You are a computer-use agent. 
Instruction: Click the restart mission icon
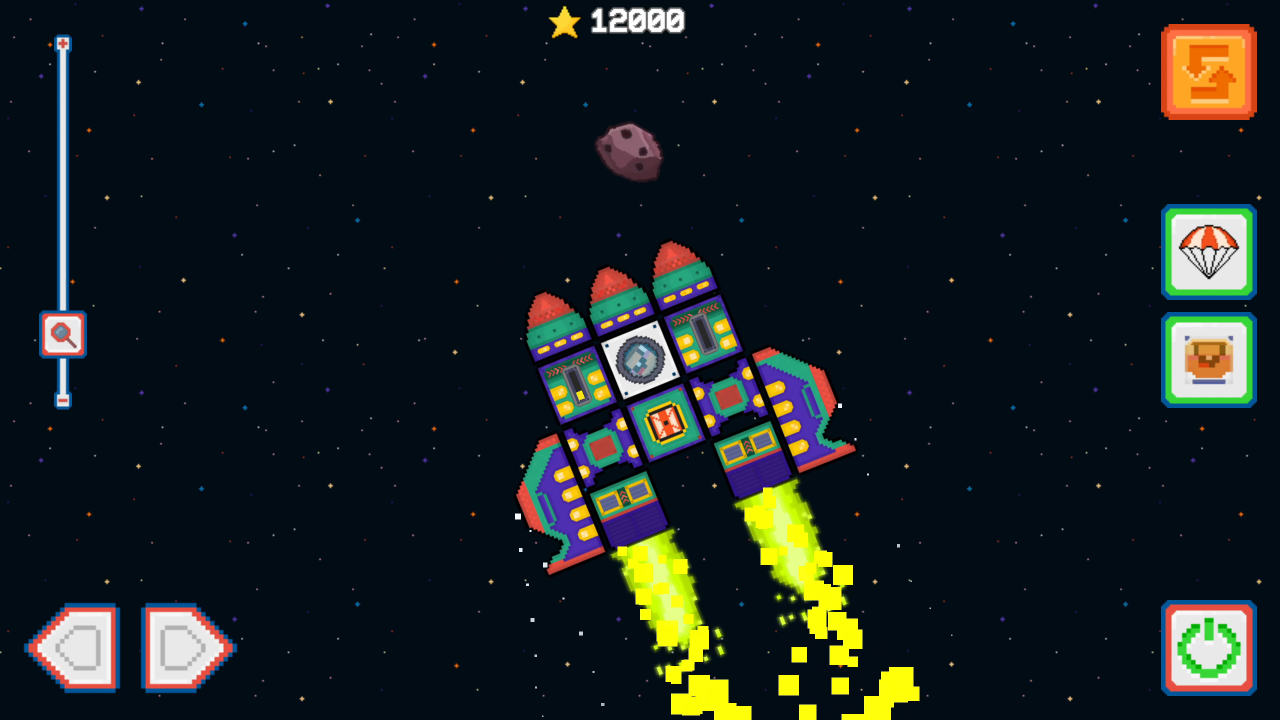[1208, 71]
